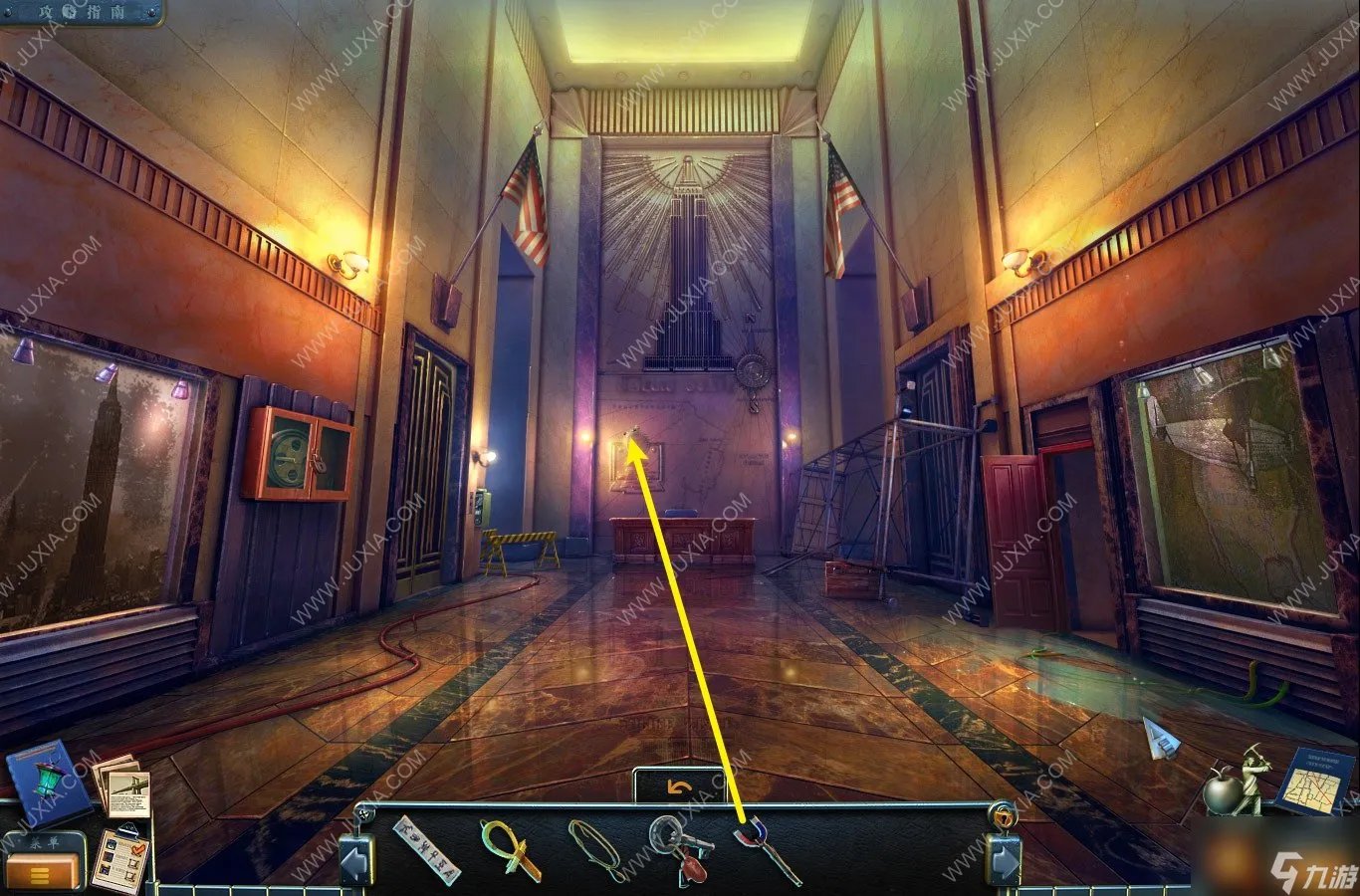Click the orange back arrow button
This screenshot has height=896, width=1360.
coord(679,786)
